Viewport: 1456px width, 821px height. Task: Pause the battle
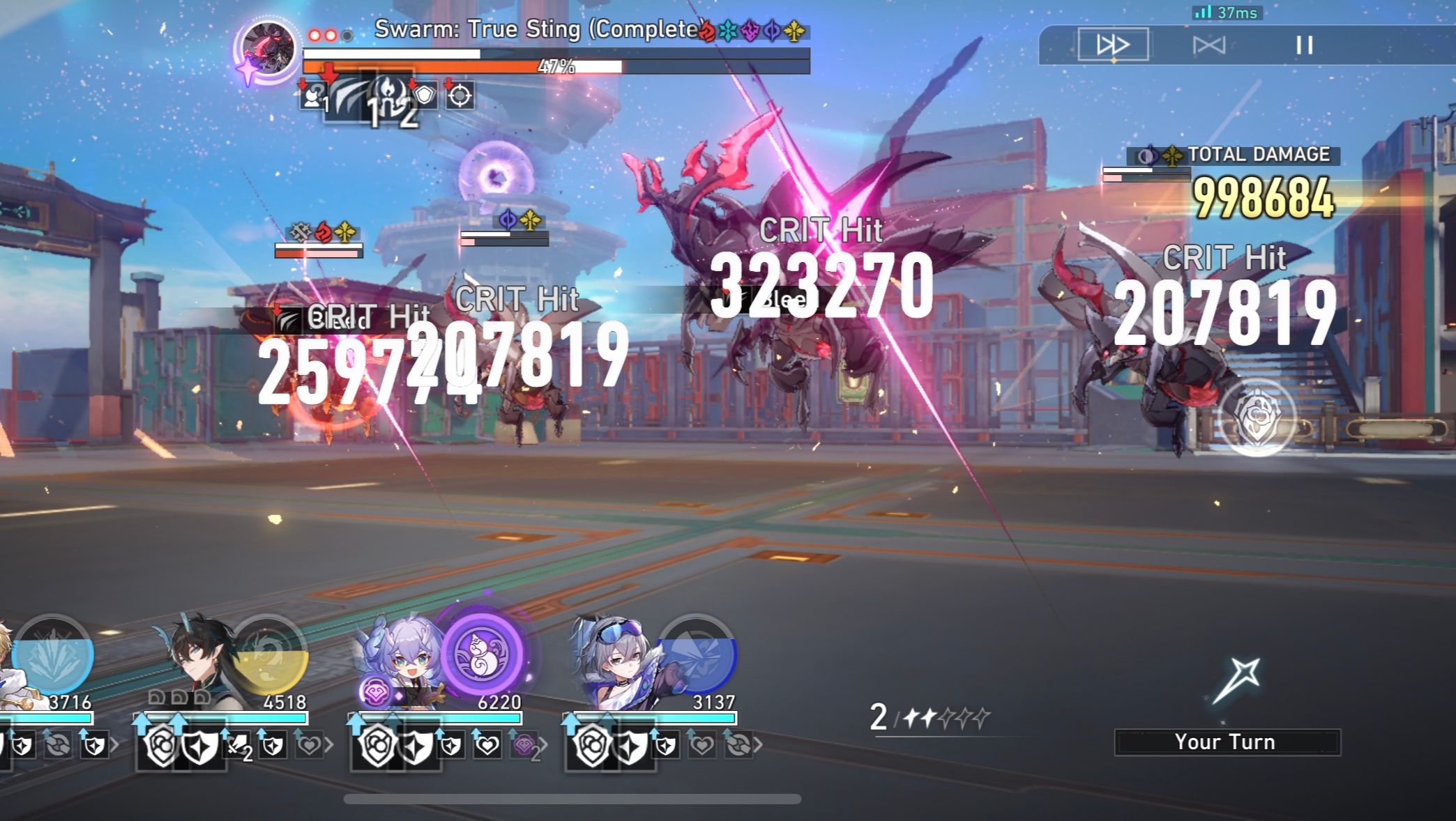pyautogui.click(x=1304, y=45)
